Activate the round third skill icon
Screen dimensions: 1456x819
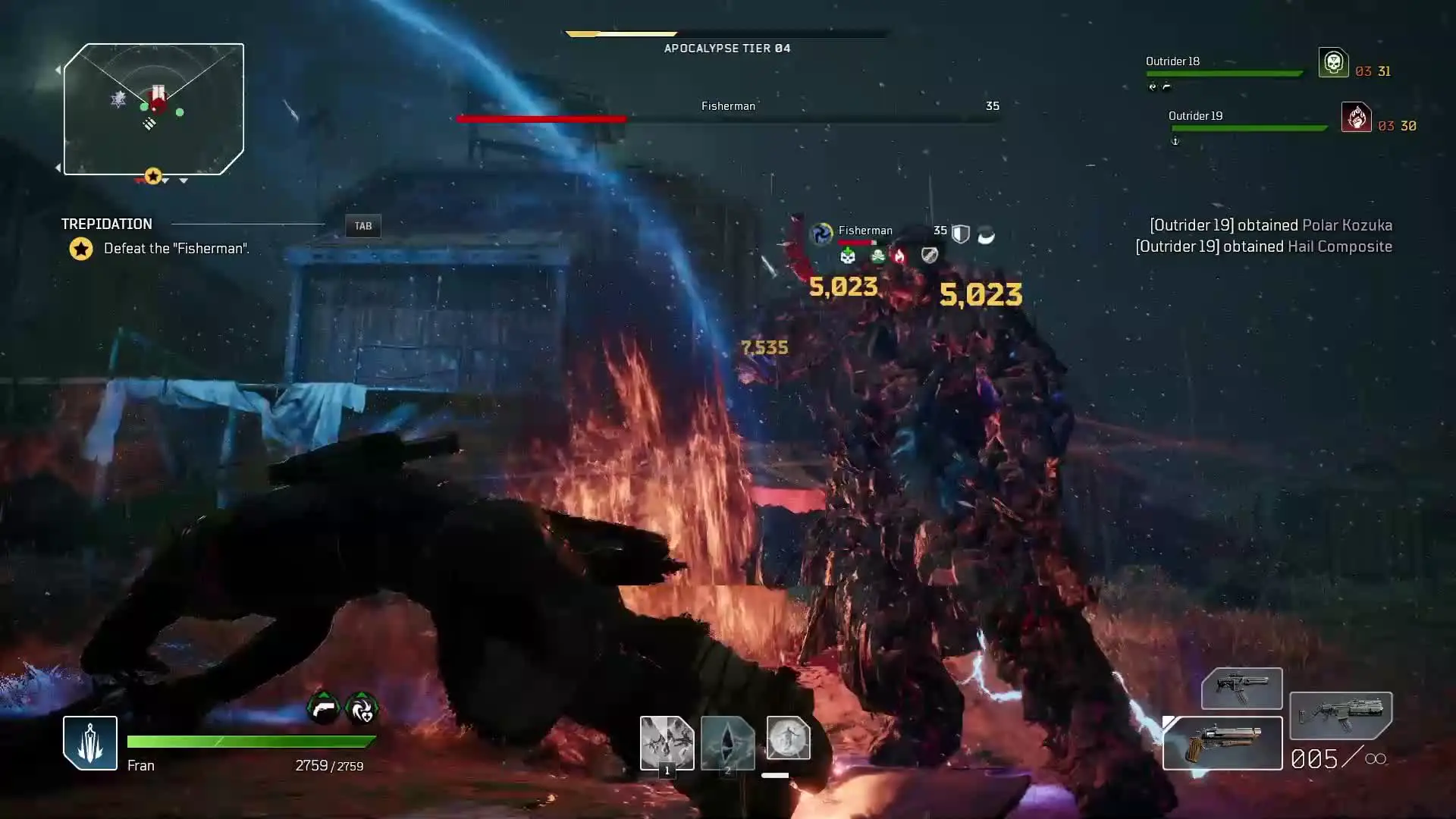788,738
